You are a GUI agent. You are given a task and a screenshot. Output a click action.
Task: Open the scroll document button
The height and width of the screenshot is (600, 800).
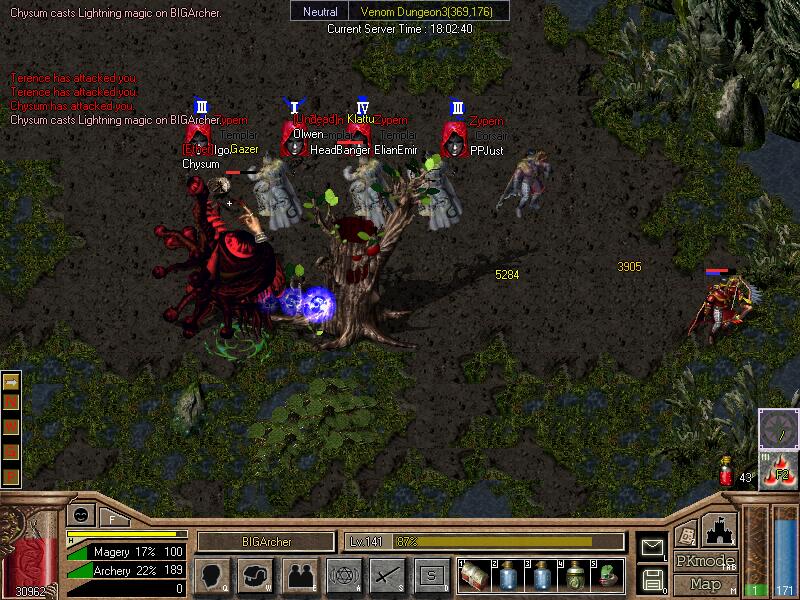686,533
